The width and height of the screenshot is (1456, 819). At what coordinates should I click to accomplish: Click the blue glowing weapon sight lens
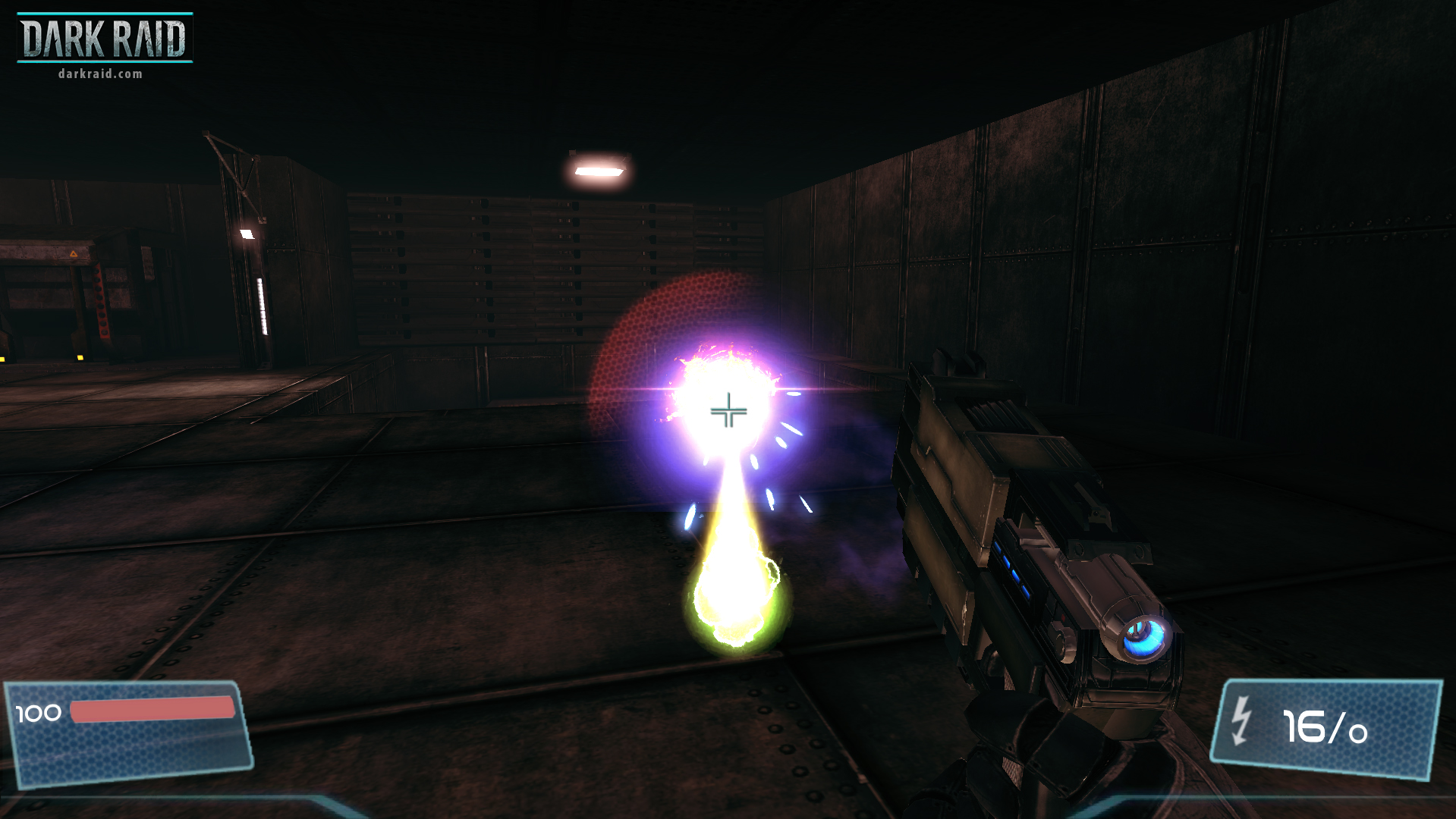click(x=1146, y=638)
